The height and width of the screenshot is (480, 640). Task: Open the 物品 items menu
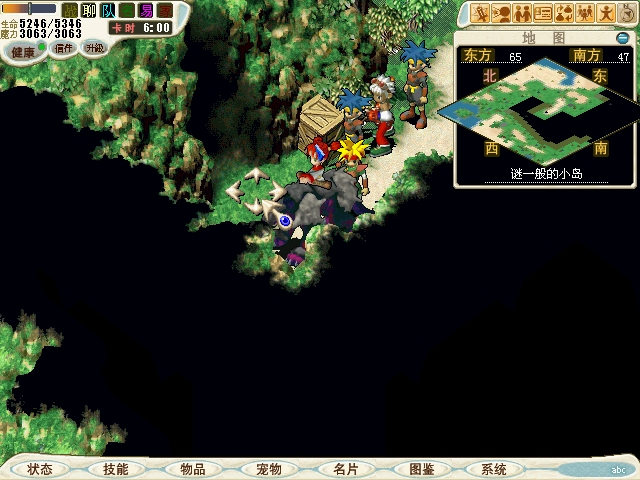[x=192, y=469]
